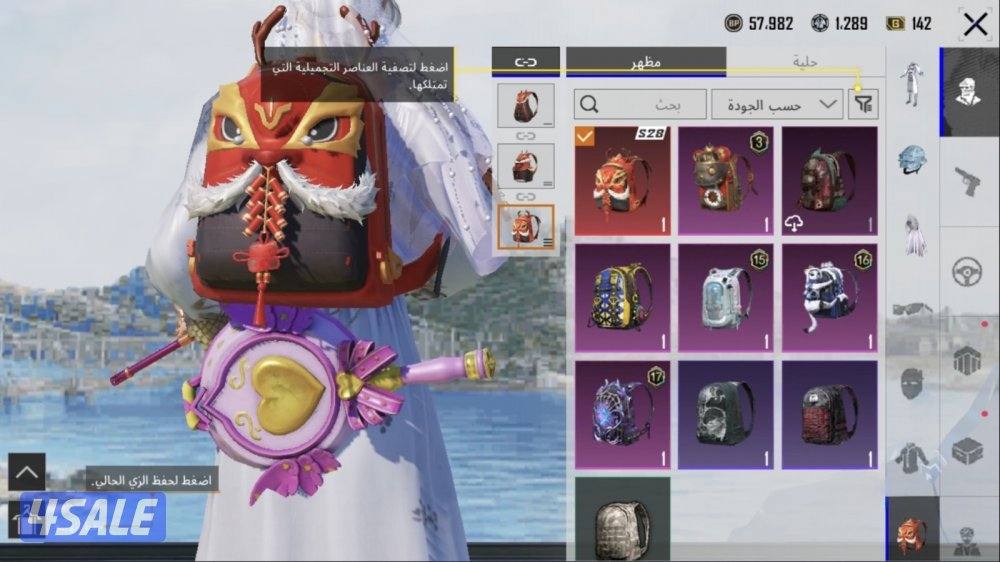Click the up arrow button at bottom left
The width and height of the screenshot is (1000, 562).
click(27, 472)
